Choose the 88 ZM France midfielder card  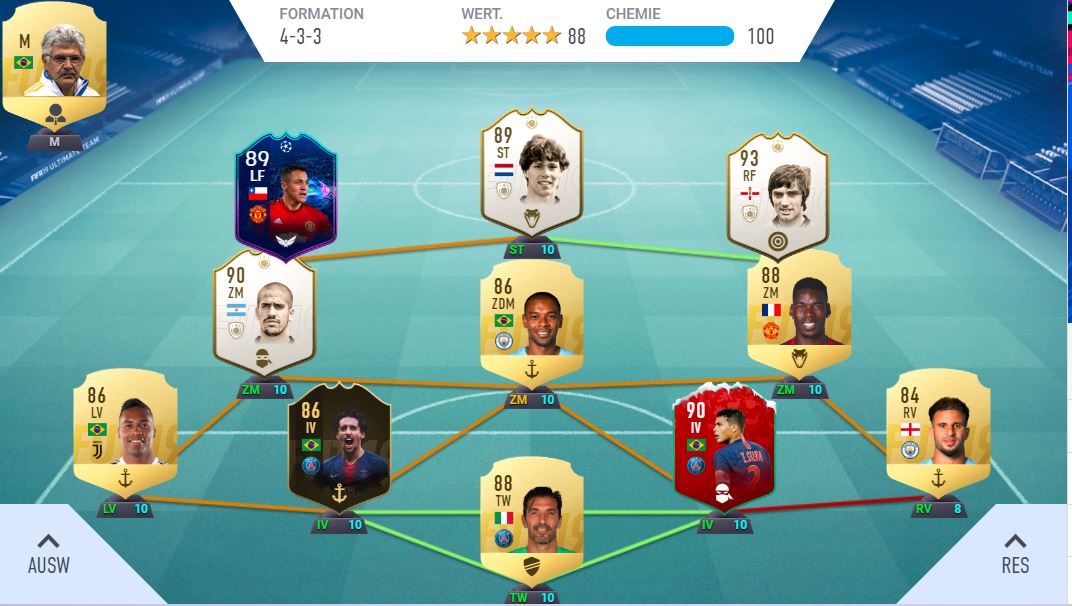point(799,313)
